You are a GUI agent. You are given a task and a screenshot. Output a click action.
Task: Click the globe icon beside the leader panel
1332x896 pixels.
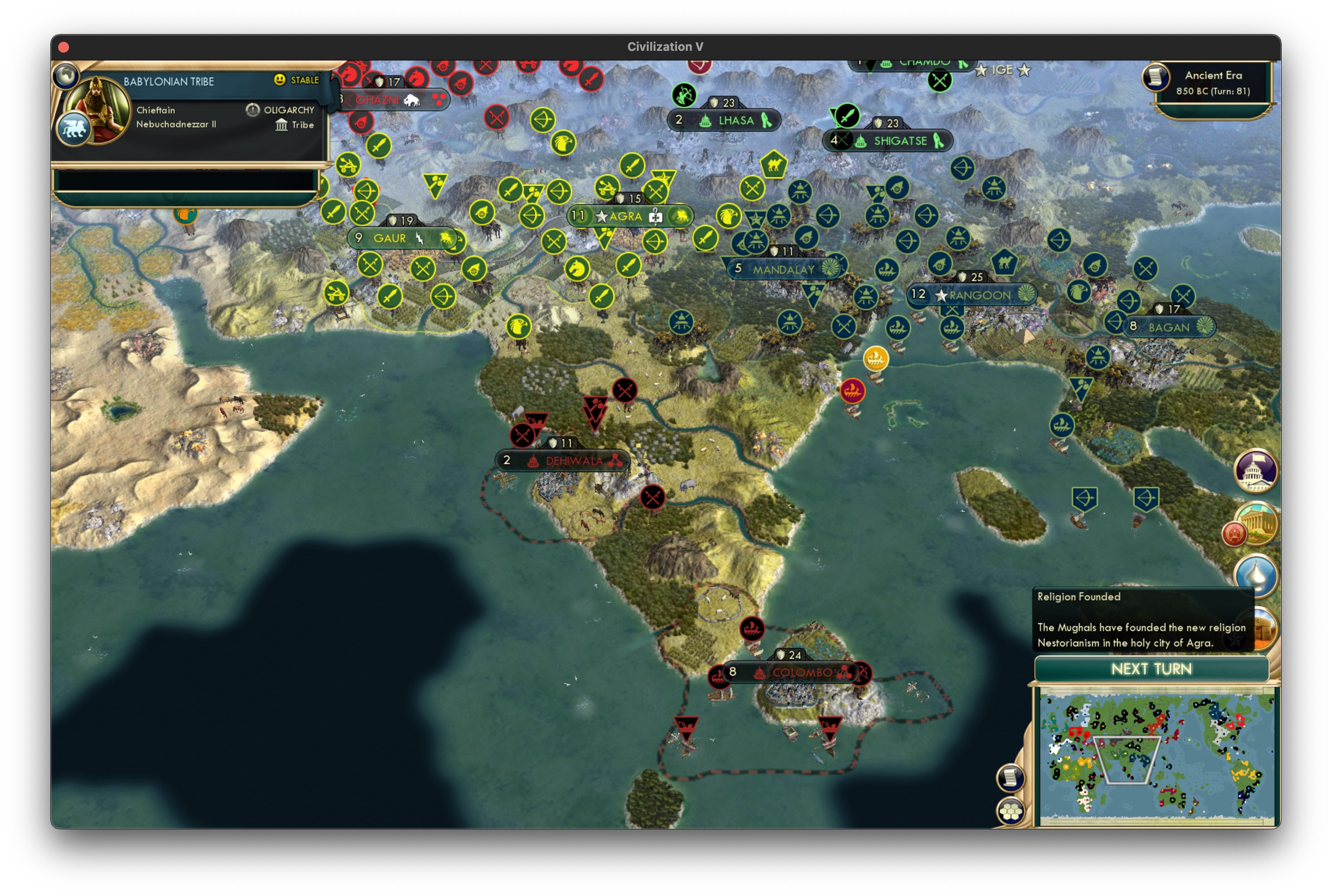click(66, 75)
